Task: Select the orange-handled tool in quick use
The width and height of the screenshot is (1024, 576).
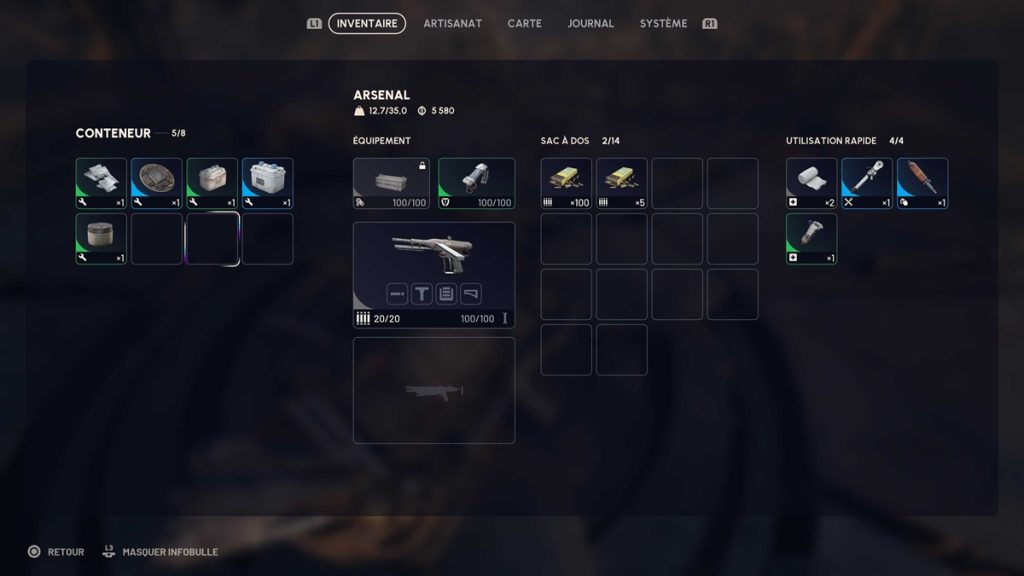Action: click(922, 183)
